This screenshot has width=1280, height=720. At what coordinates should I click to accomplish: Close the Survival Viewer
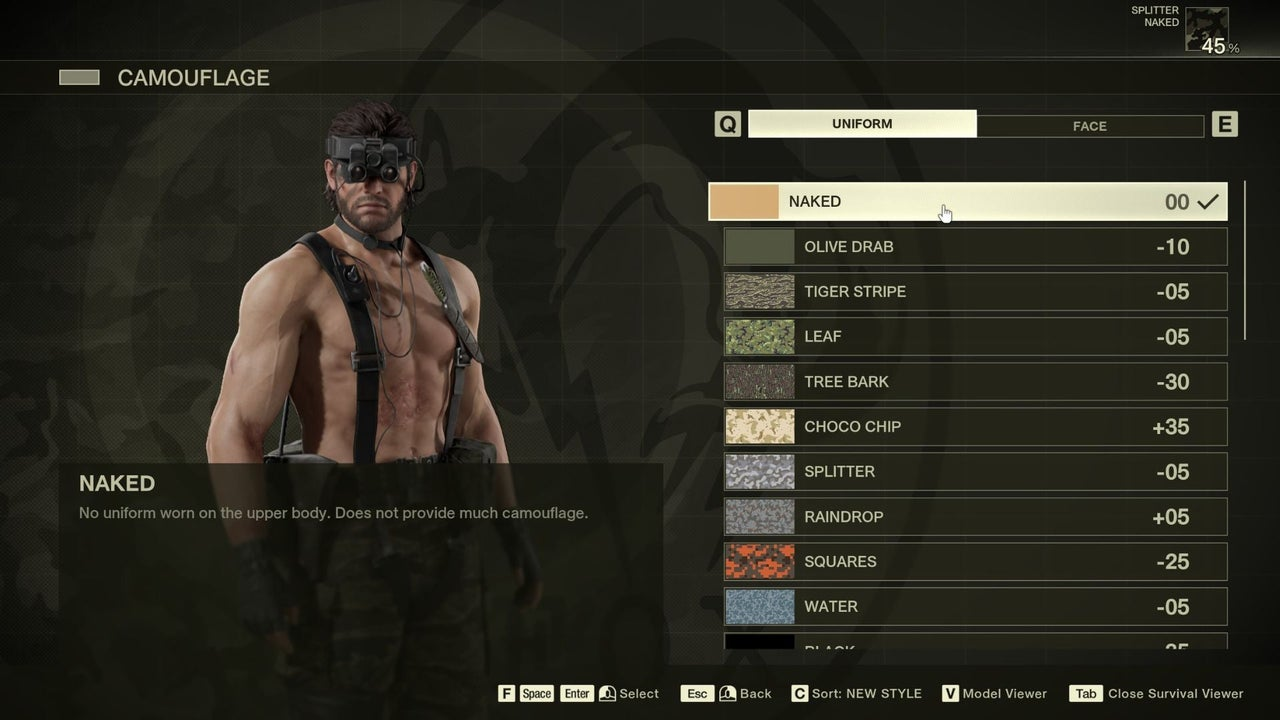[1158, 694]
